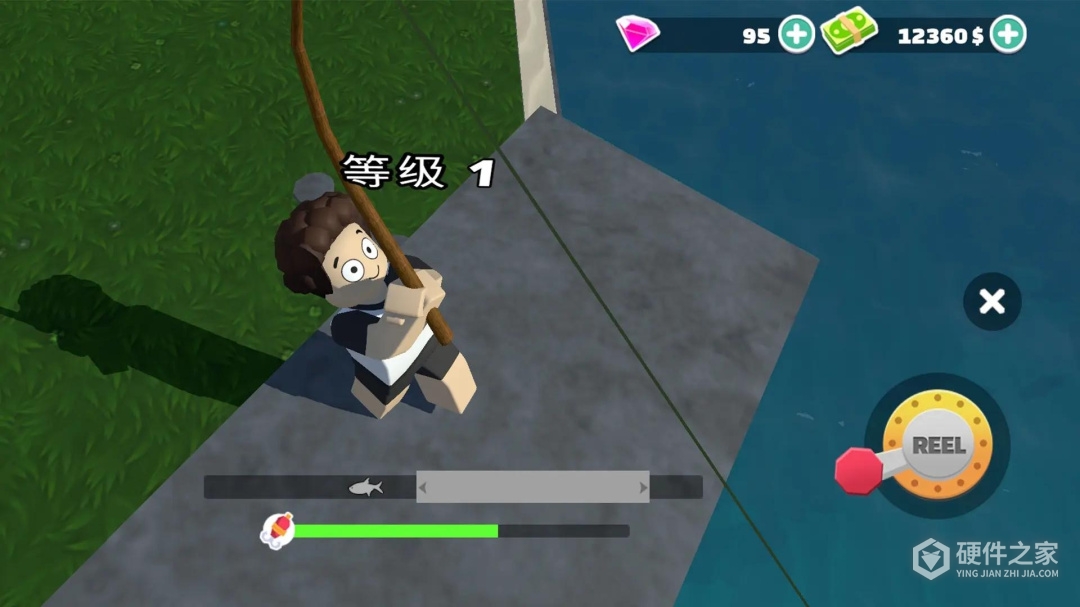Screen dimensions: 1080x607
Task: Add more pink gems with plus button
Action: click(x=796, y=35)
